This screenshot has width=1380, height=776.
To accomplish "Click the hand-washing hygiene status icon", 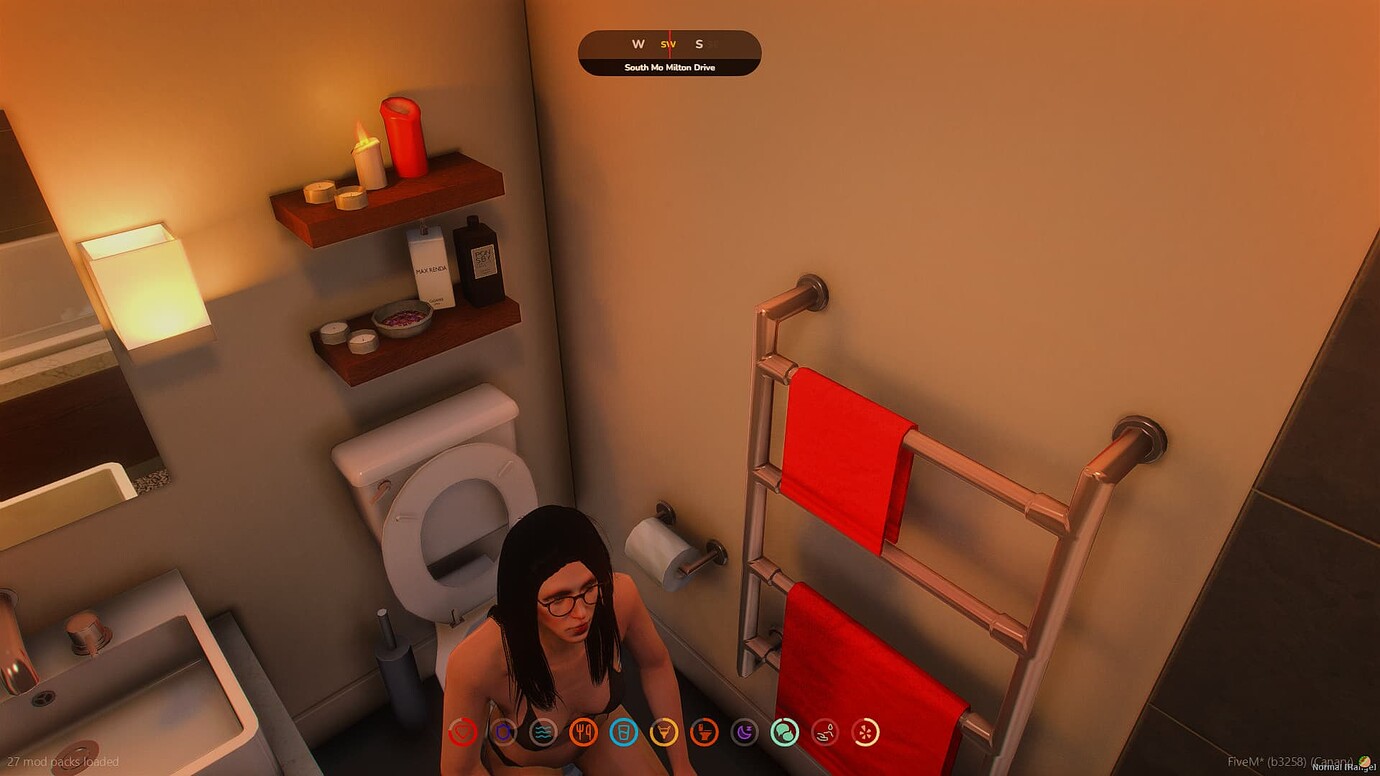I will pyautogui.click(x=823, y=732).
